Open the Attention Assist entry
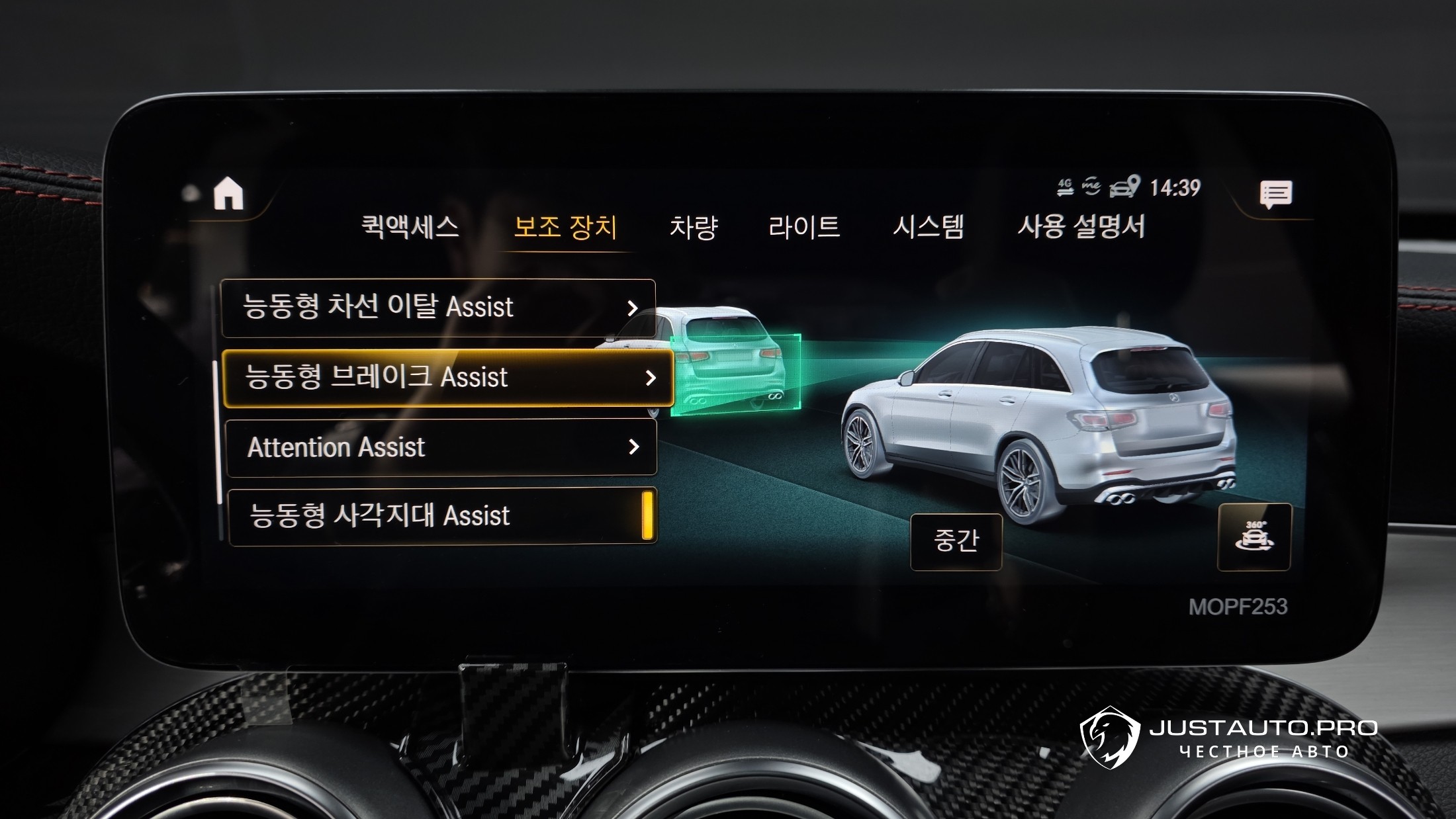 441,447
